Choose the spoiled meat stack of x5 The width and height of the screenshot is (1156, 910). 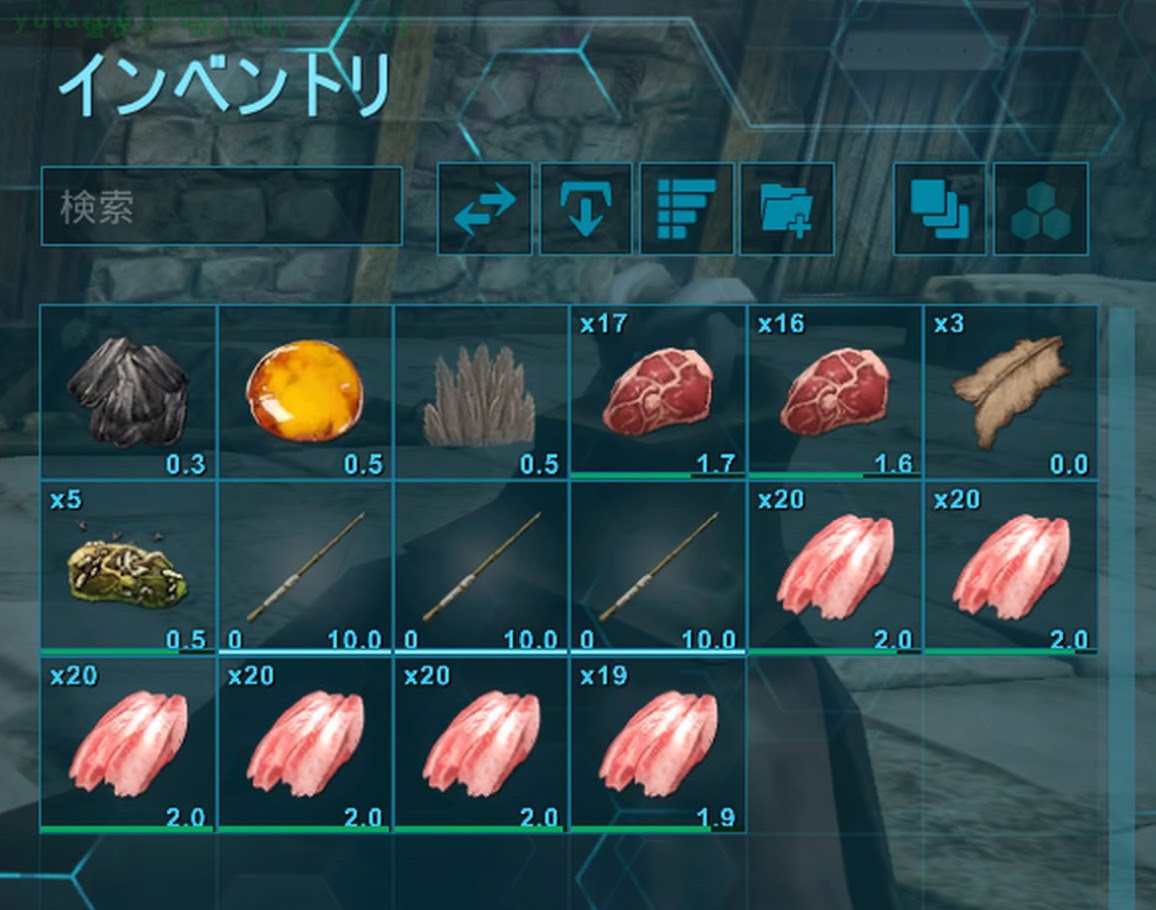(x=128, y=567)
